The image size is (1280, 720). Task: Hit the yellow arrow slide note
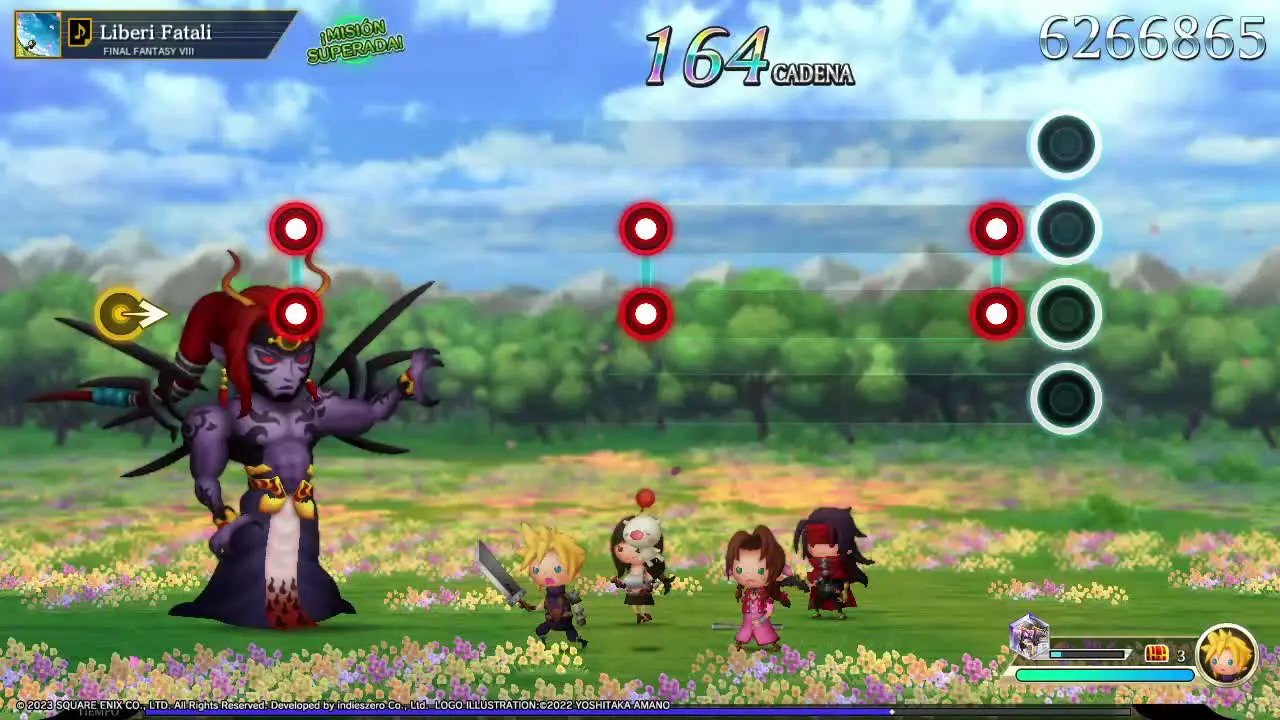pos(124,315)
